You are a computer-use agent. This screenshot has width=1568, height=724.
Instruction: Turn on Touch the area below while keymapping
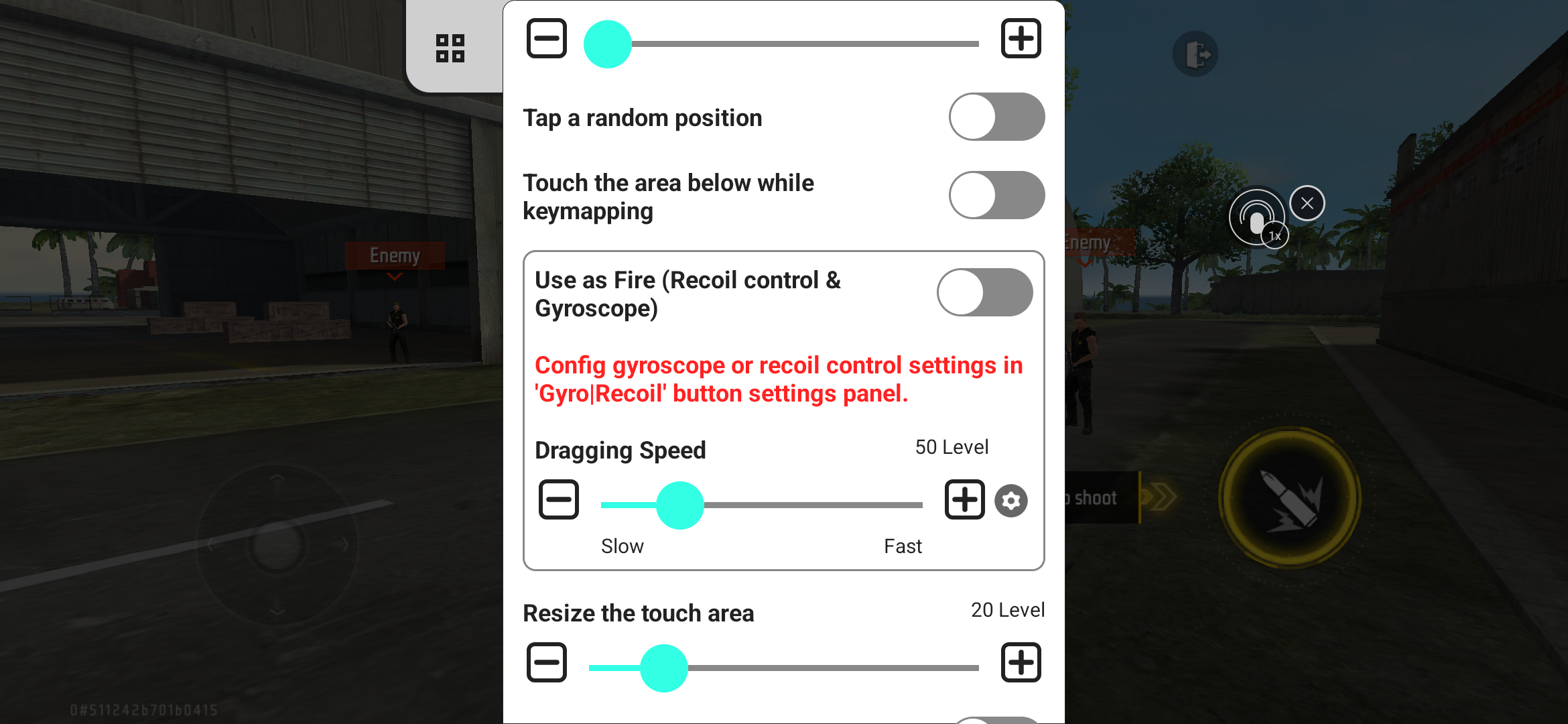click(996, 195)
